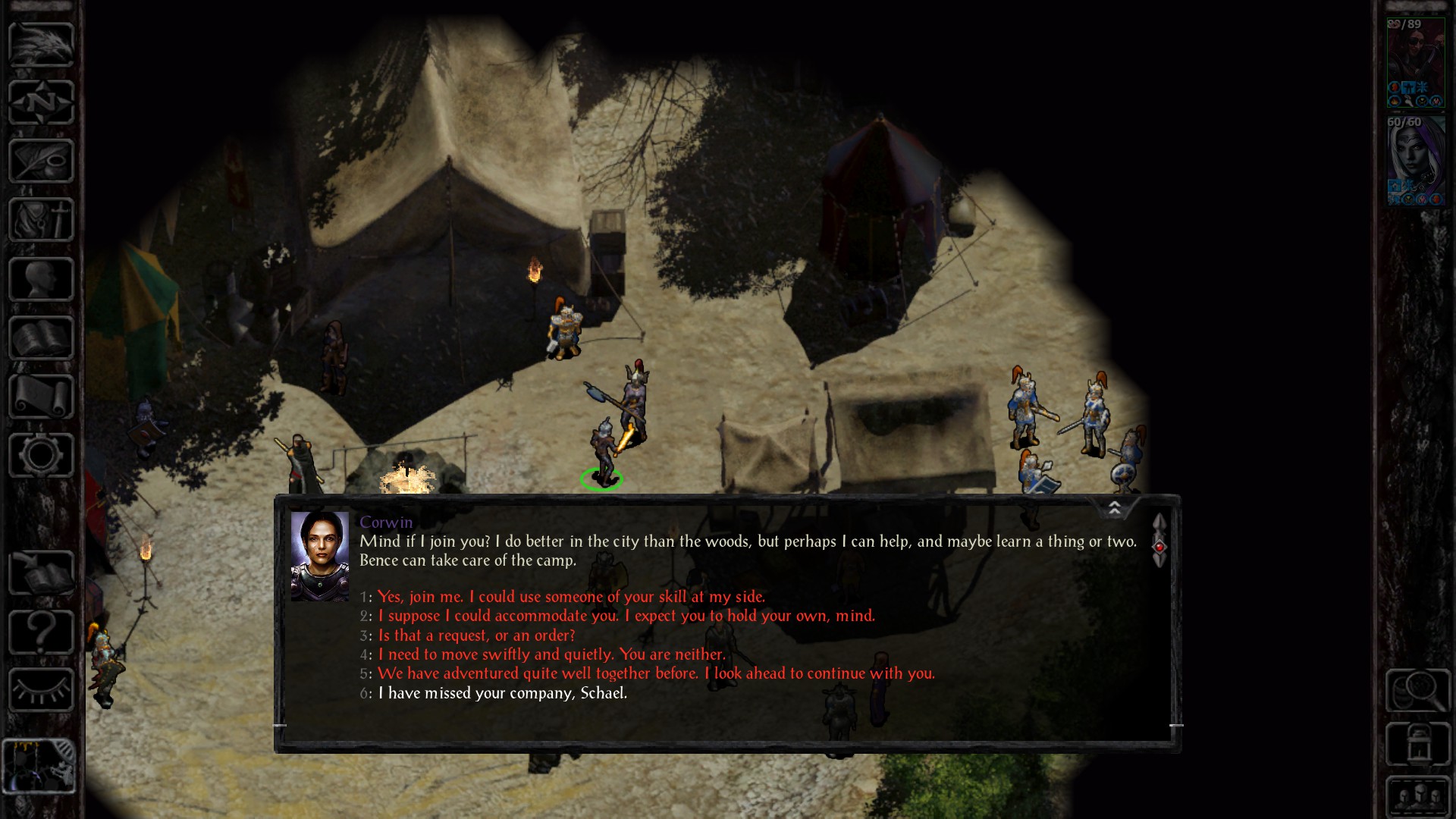Image resolution: width=1456 pixels, height=819 pixels.
Task: Show the character record head icon
Action: pyautogui.click(x=41, y=279)
